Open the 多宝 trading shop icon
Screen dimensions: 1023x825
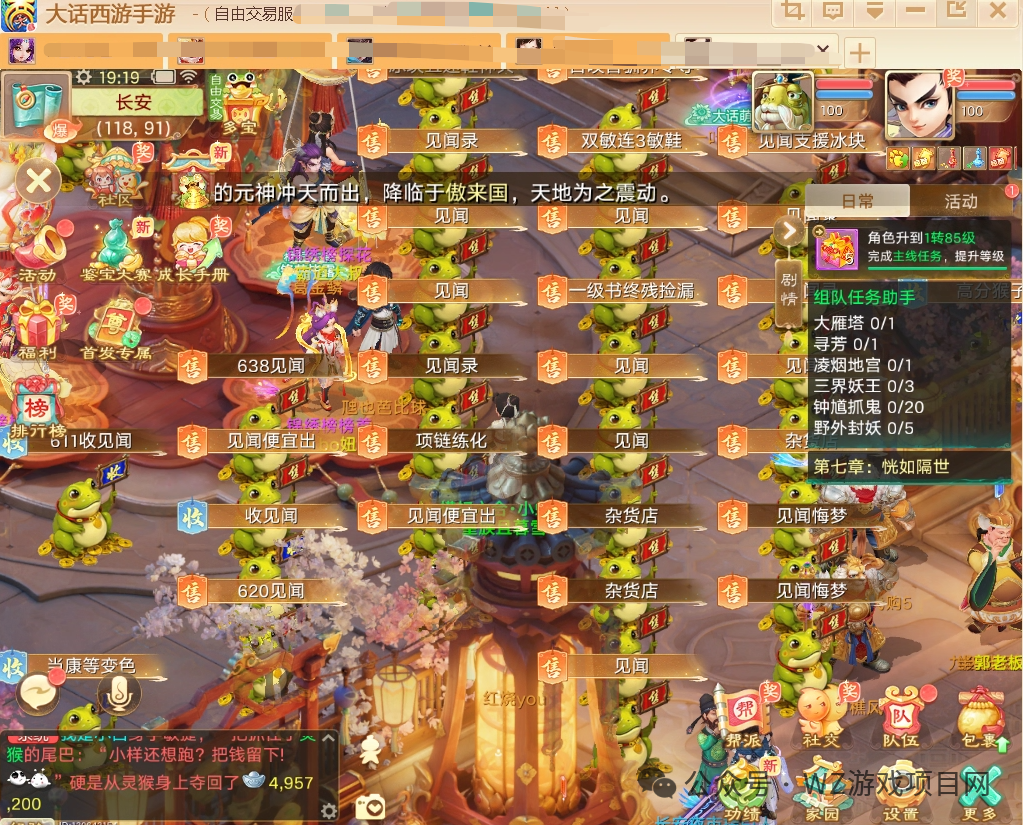click(240, 103)
